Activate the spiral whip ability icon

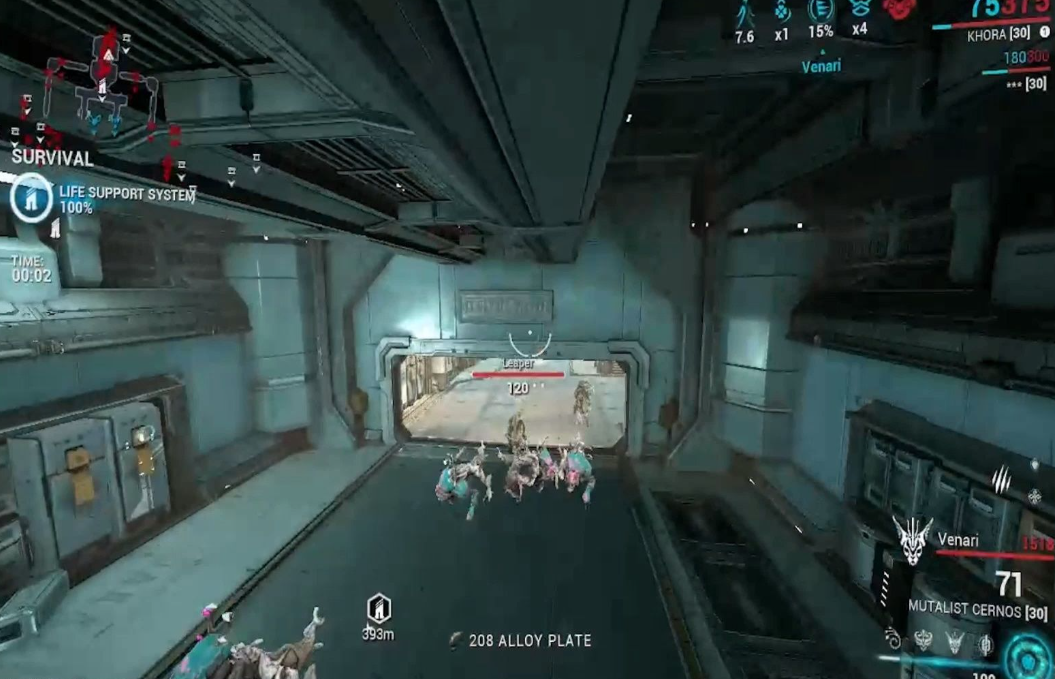[x=893, y=640]
